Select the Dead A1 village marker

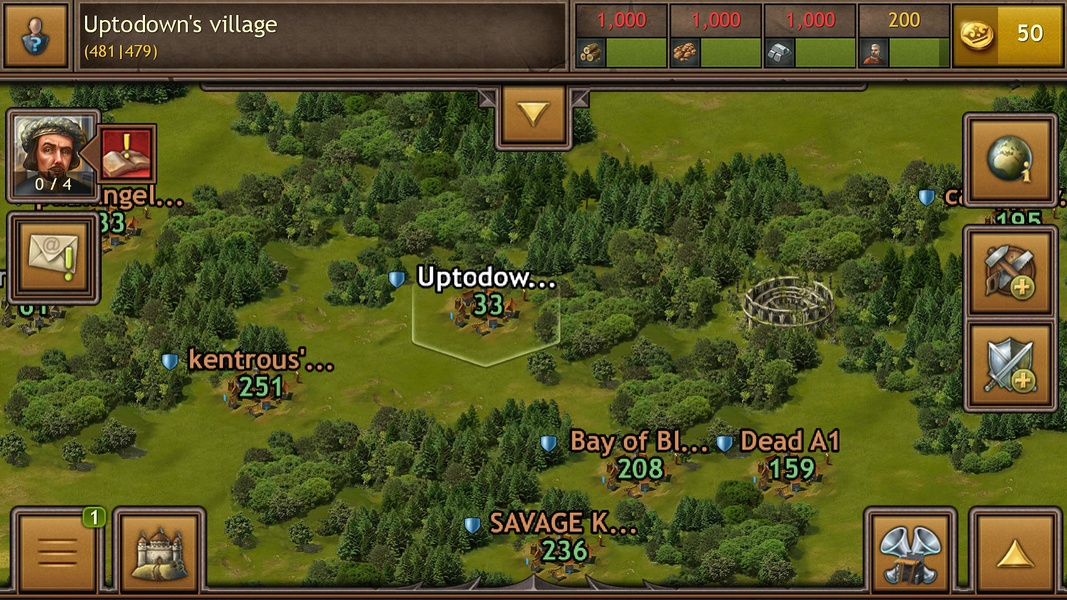tap(791, 468)
